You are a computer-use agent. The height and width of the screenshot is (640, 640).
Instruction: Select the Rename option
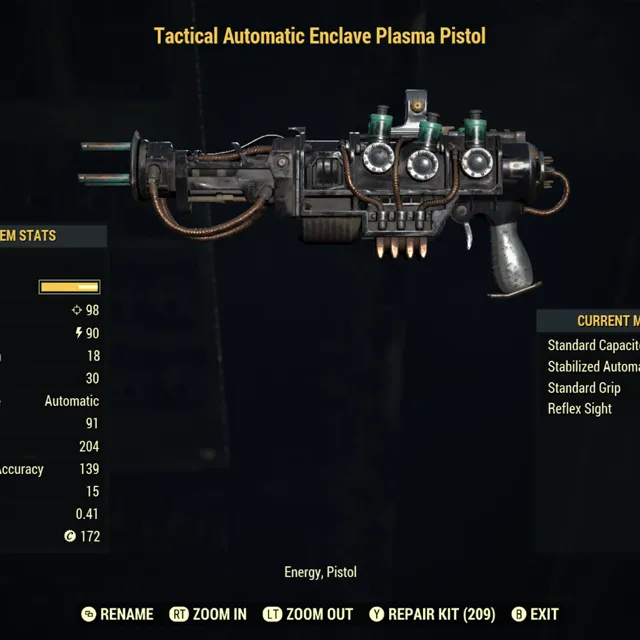(118, 614)
